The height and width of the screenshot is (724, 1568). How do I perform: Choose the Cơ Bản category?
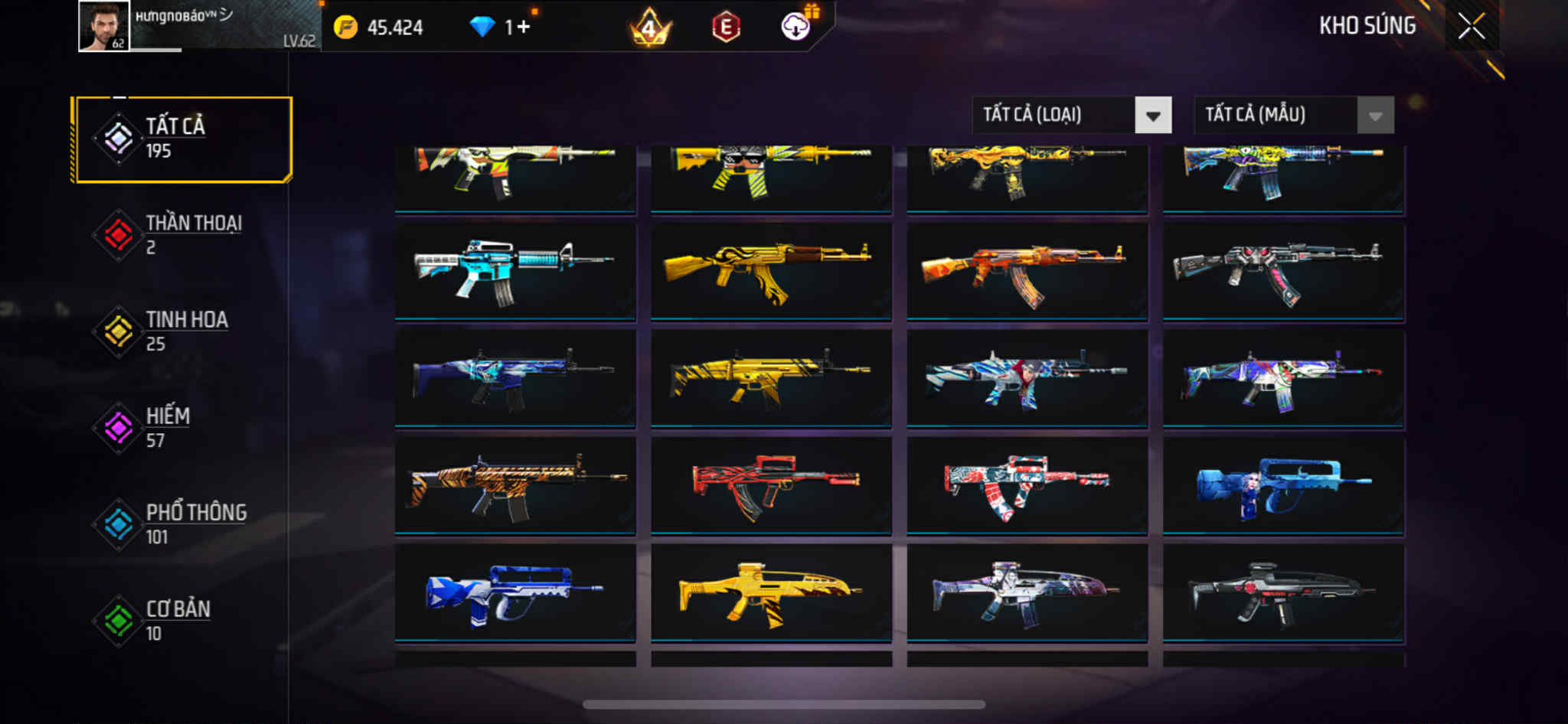pyautogui.click(x=182, y=621)
